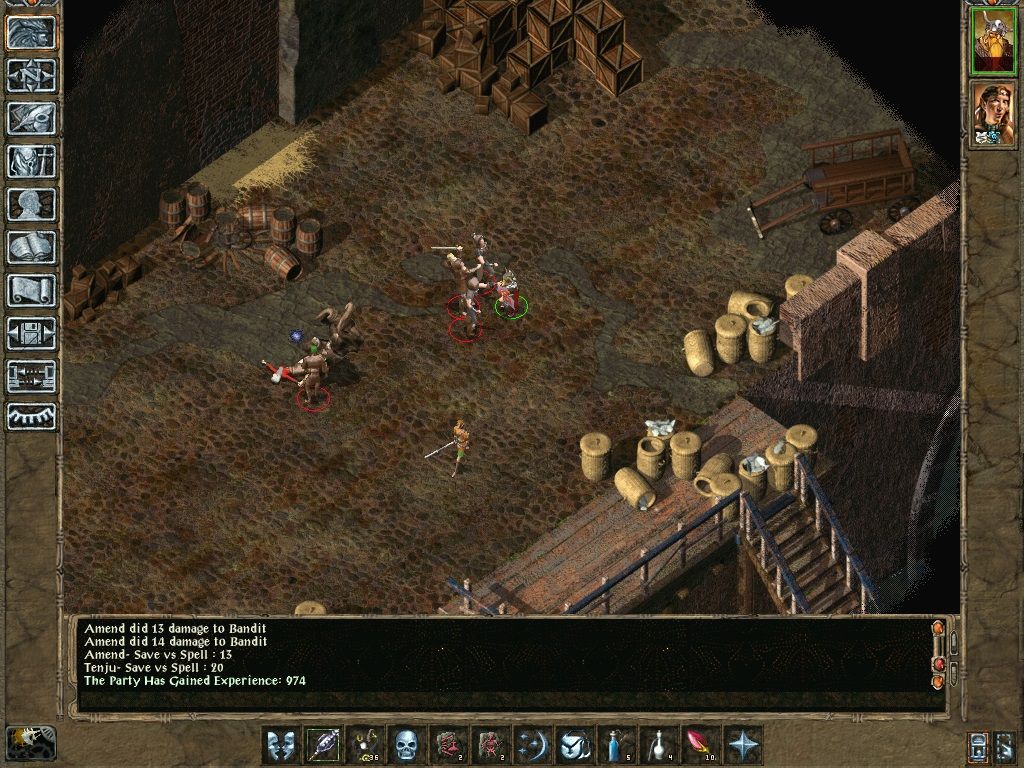Open the journal quill button
Viewport: 1024px width, 768px height.
click(x=31, y=119)
